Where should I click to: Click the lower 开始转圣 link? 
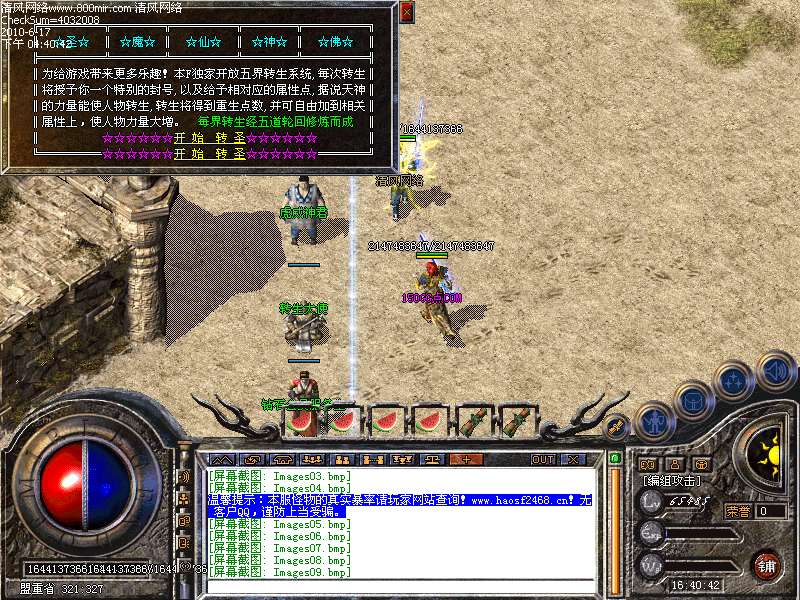click(x=209, y=154)
